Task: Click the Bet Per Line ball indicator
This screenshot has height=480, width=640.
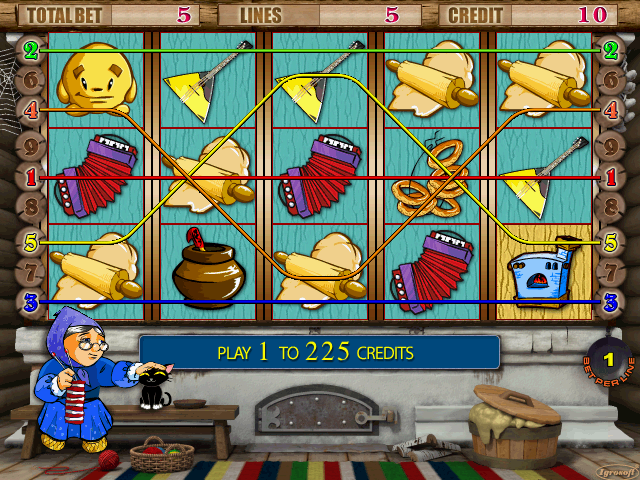Action: click(x=606, y=359)
